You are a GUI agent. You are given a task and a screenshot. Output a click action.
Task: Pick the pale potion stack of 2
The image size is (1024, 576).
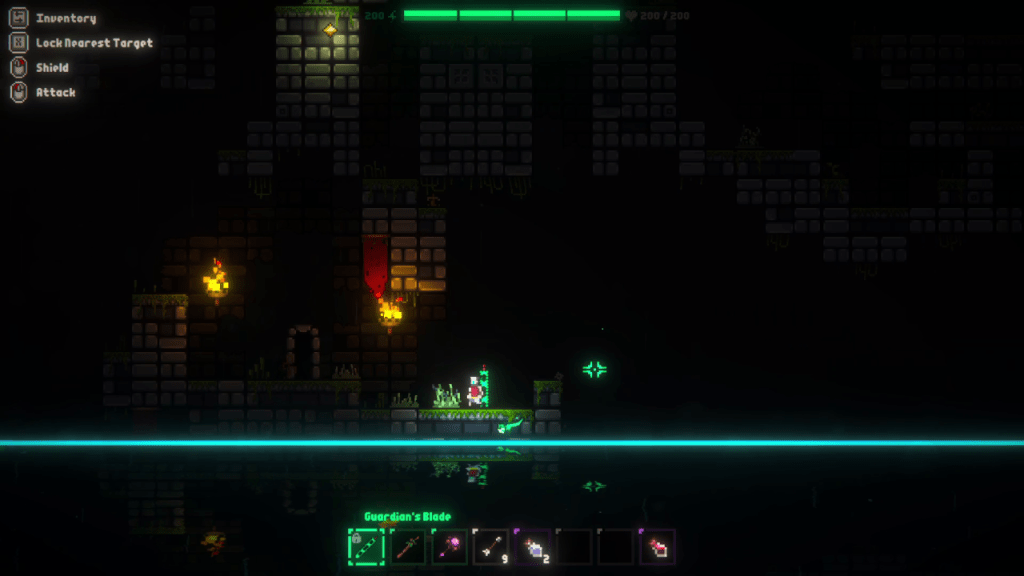click(533, 546)
